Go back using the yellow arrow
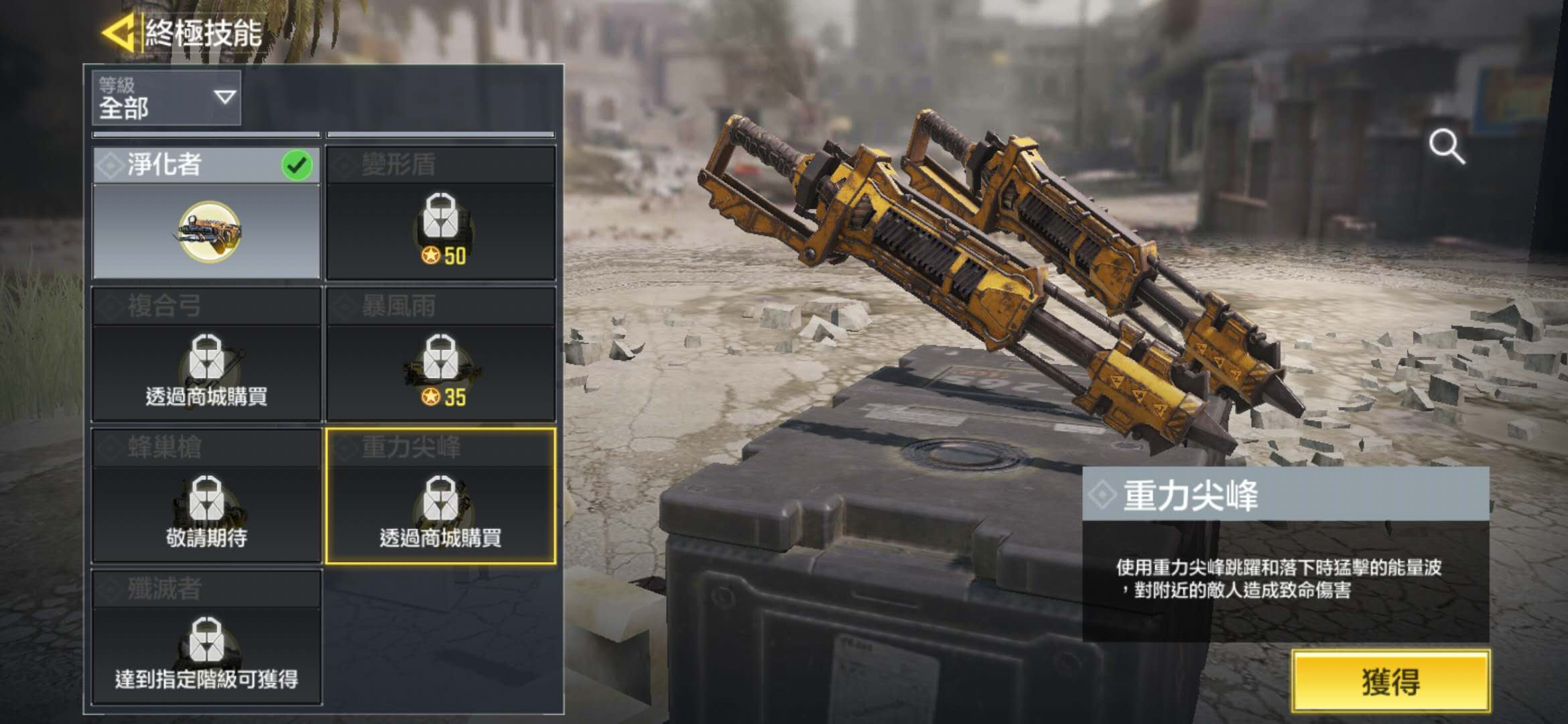Screen dimensions: 1568x724 pyautogui.click(x=119, y=32)
